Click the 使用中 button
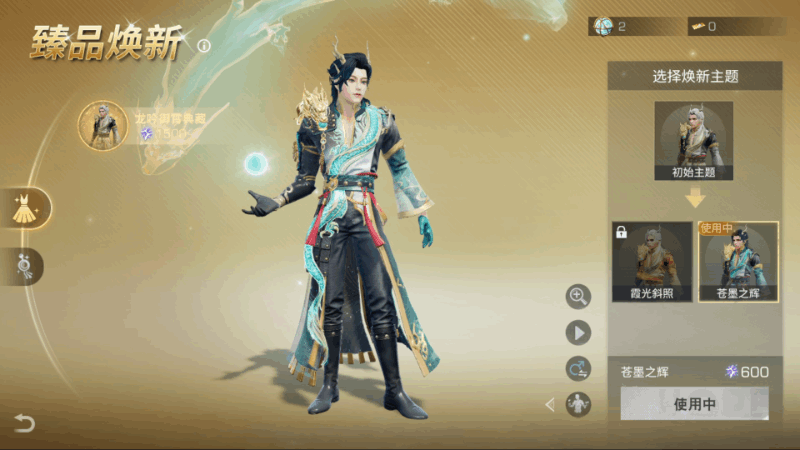Screen dimensions: 800x450 click(x=694, y=404)
